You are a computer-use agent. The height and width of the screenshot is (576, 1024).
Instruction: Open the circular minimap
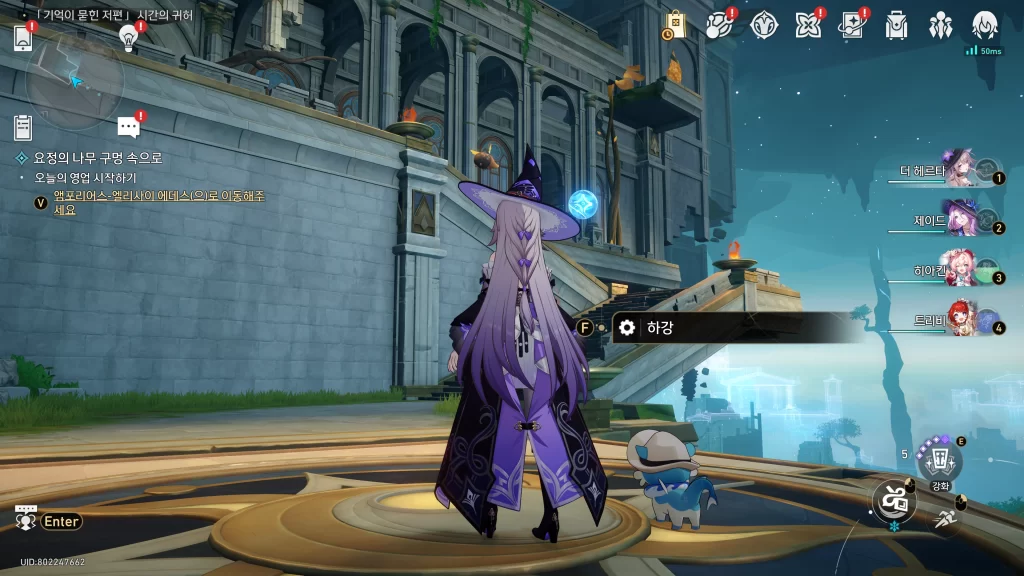click(75, 80)
